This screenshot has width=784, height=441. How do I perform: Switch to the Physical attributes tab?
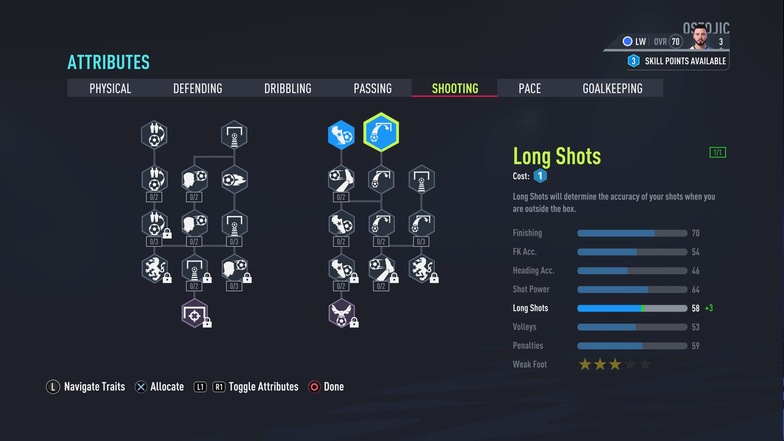(x=110, y=88)
